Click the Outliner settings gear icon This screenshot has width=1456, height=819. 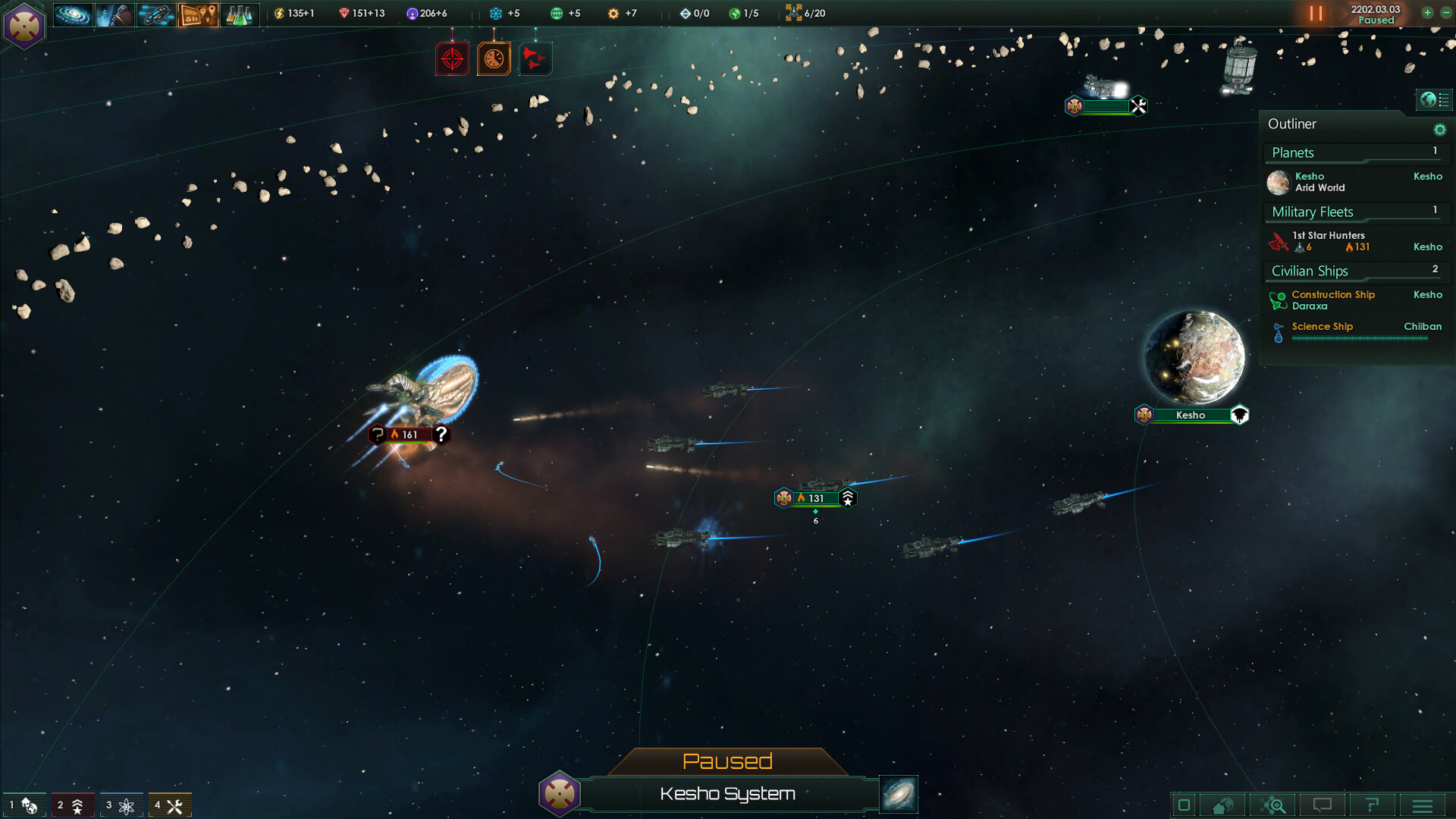point(1440,129)
